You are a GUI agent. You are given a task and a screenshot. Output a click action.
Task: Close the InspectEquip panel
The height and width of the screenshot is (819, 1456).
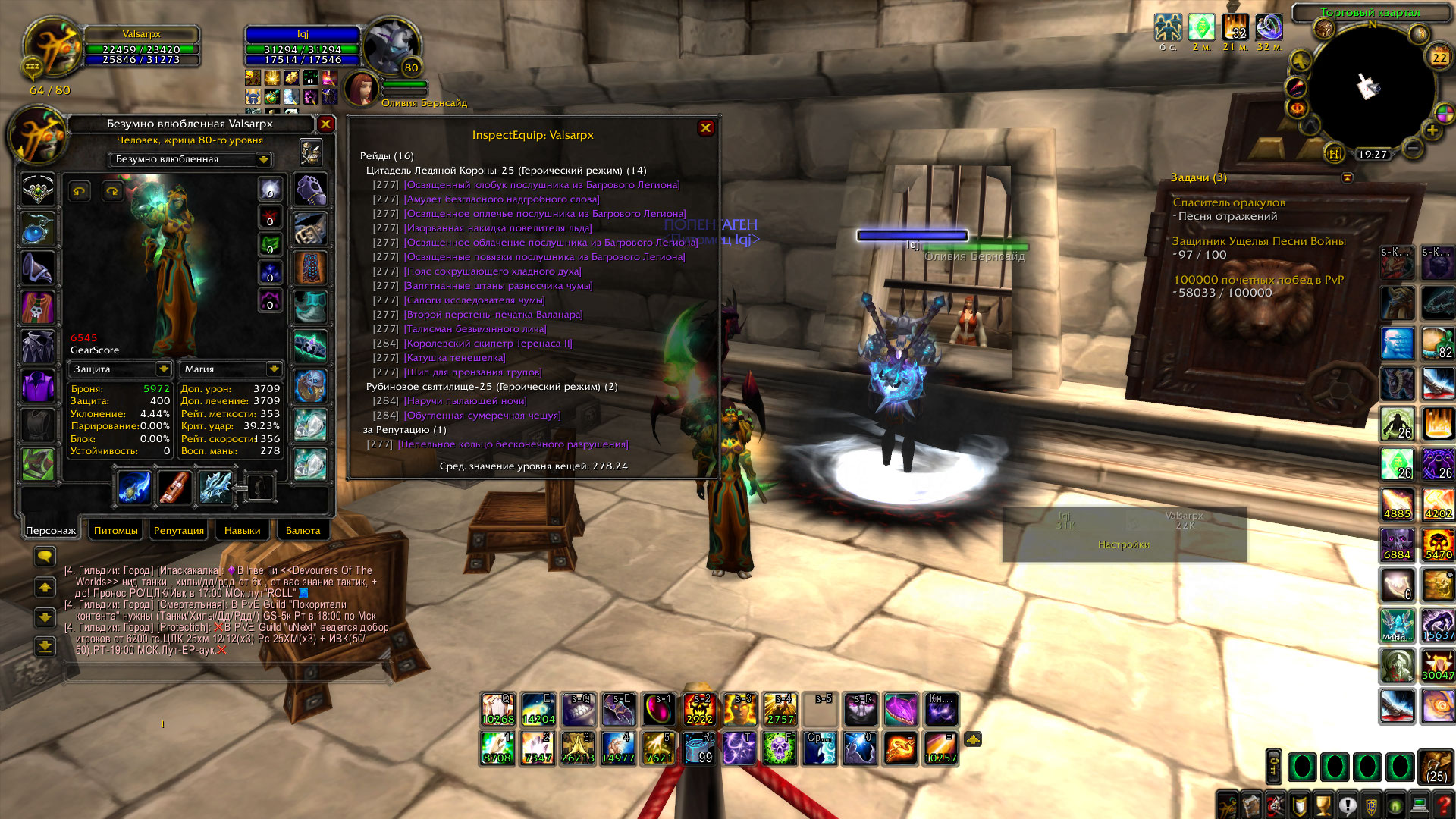point(705,127)
